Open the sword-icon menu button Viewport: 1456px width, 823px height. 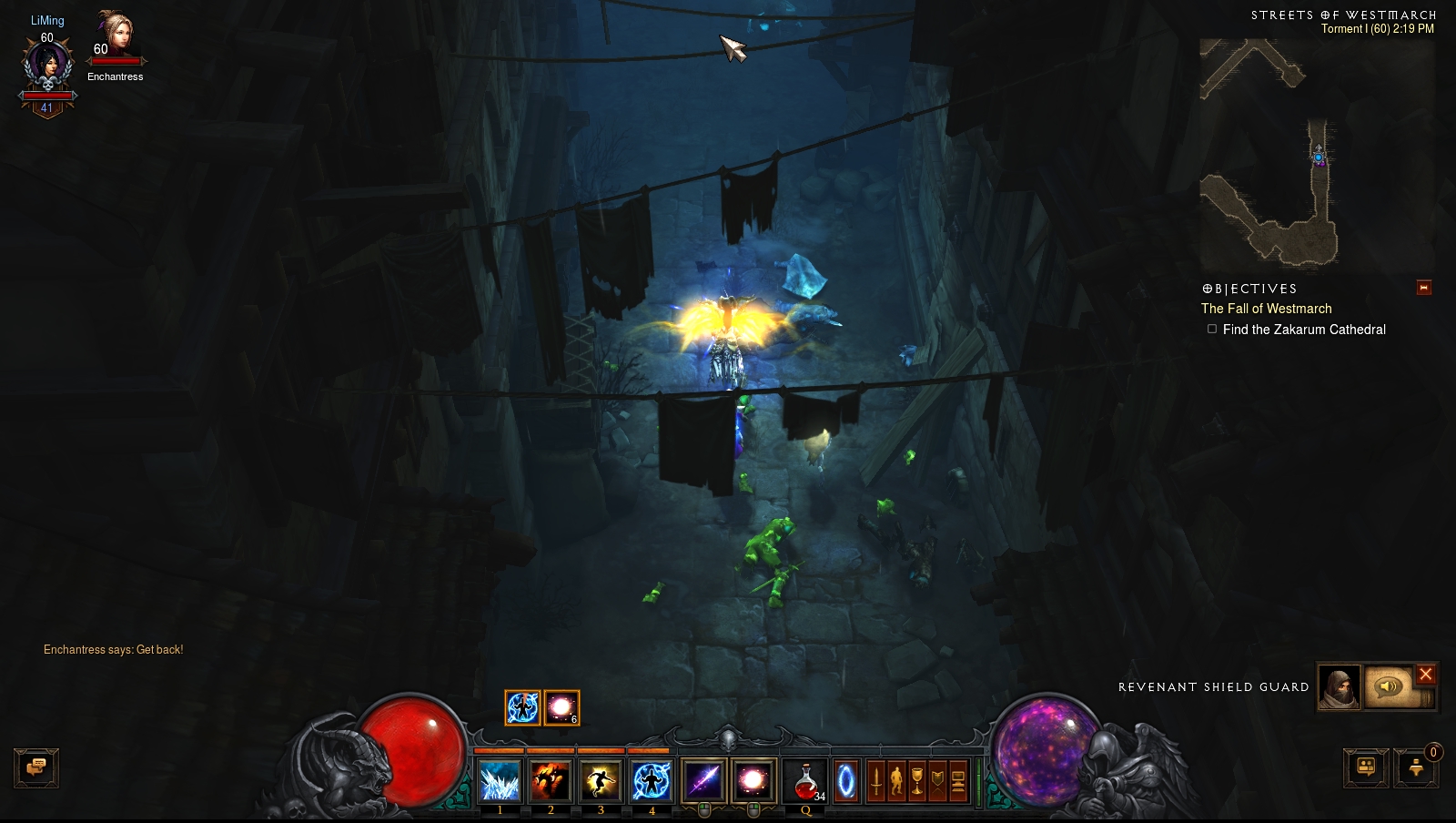[x=875, y=781]
